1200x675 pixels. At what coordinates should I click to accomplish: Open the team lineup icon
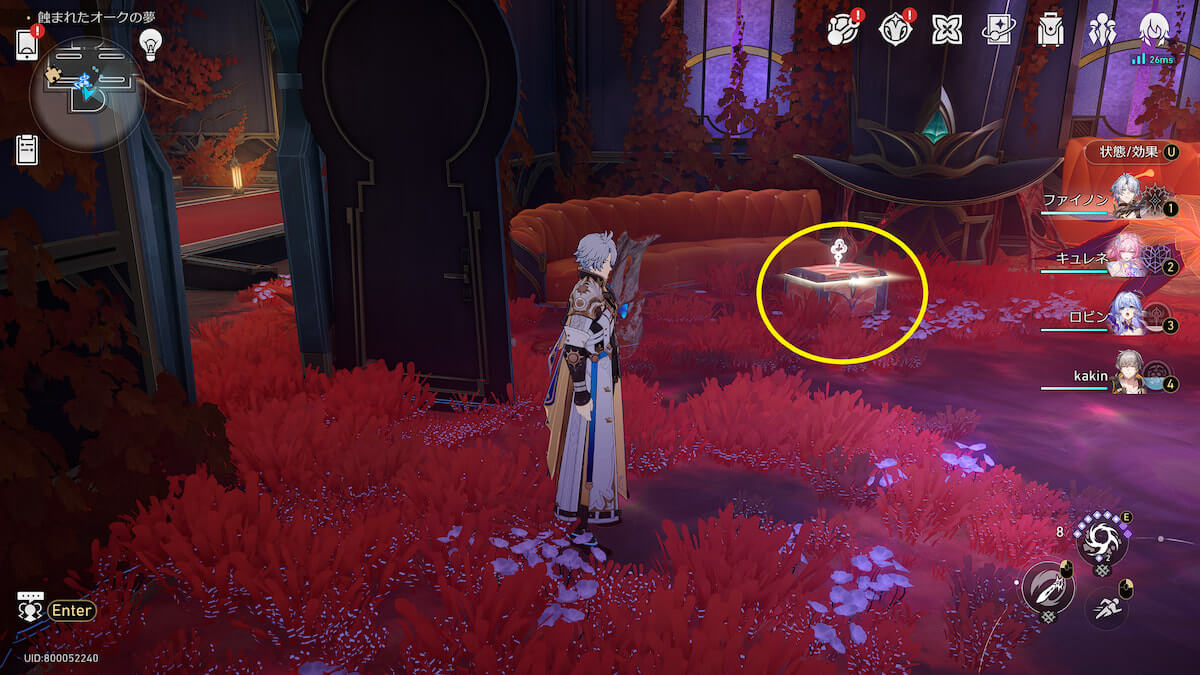click(x=1102, y=30)
